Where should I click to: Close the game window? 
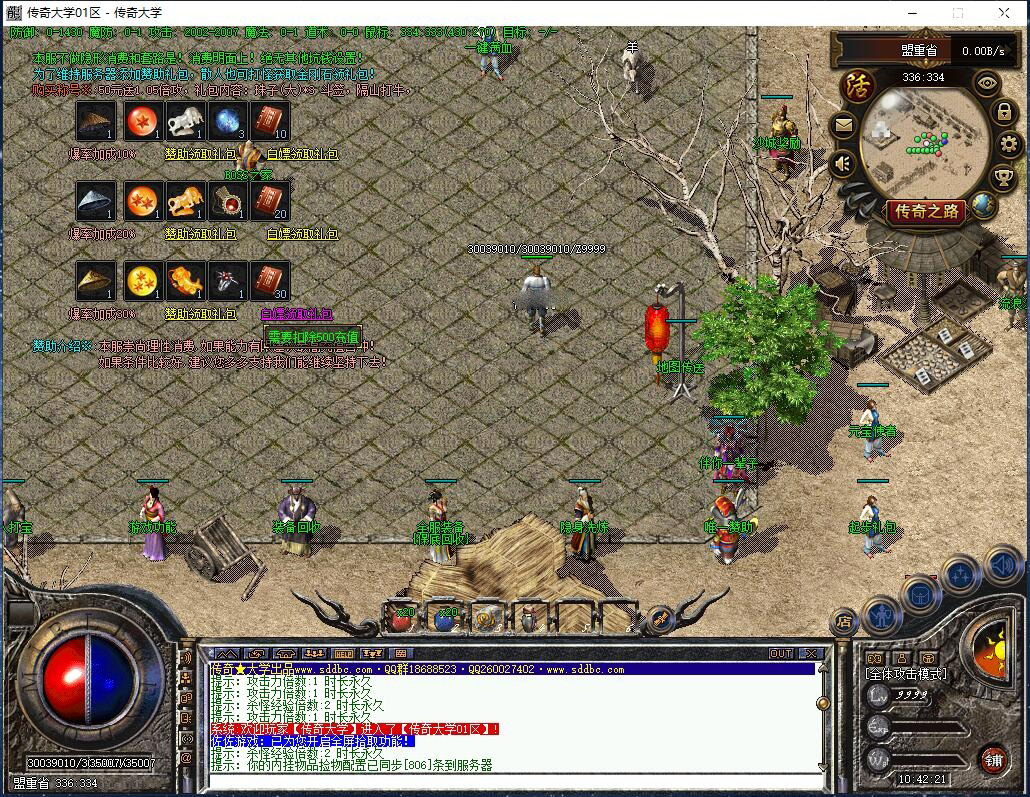click(1004, 13)
